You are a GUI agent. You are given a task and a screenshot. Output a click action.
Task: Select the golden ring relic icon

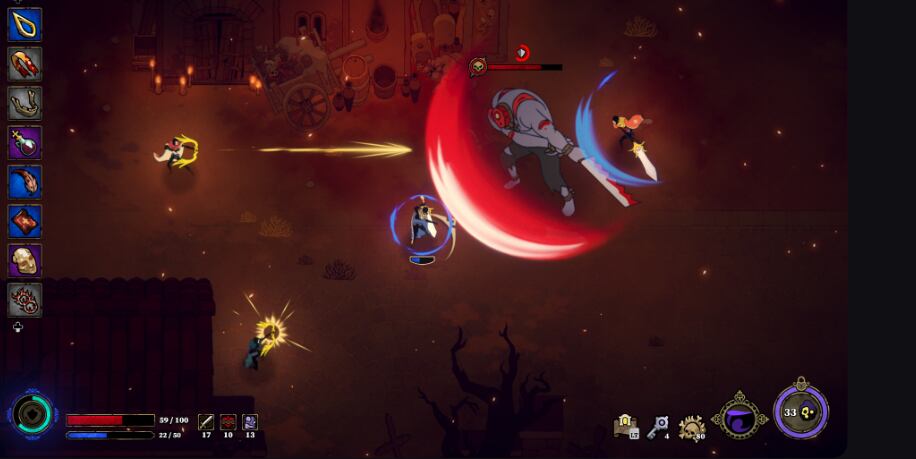tap(25, 25)
